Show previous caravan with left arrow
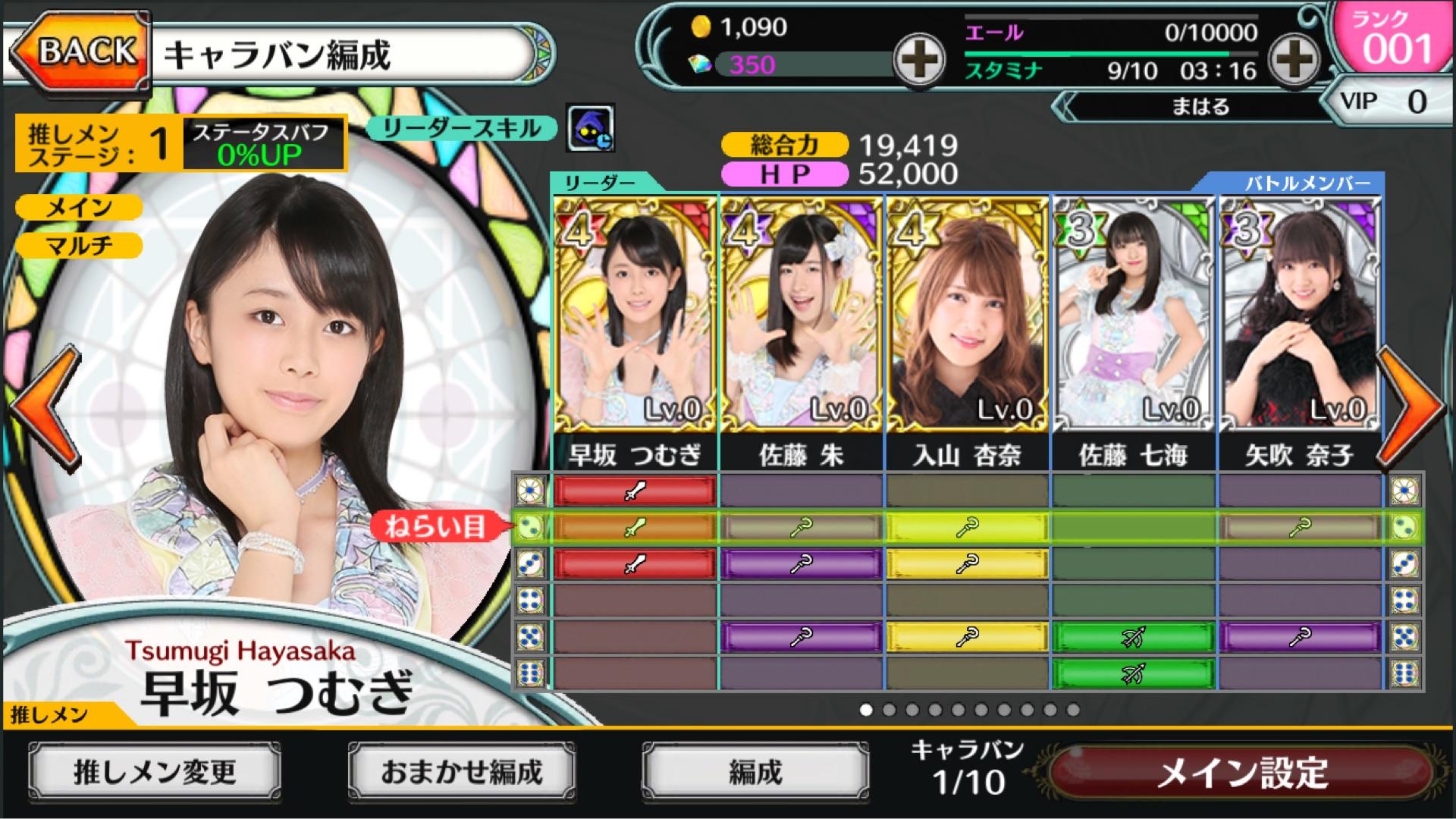 coord(45,406)
